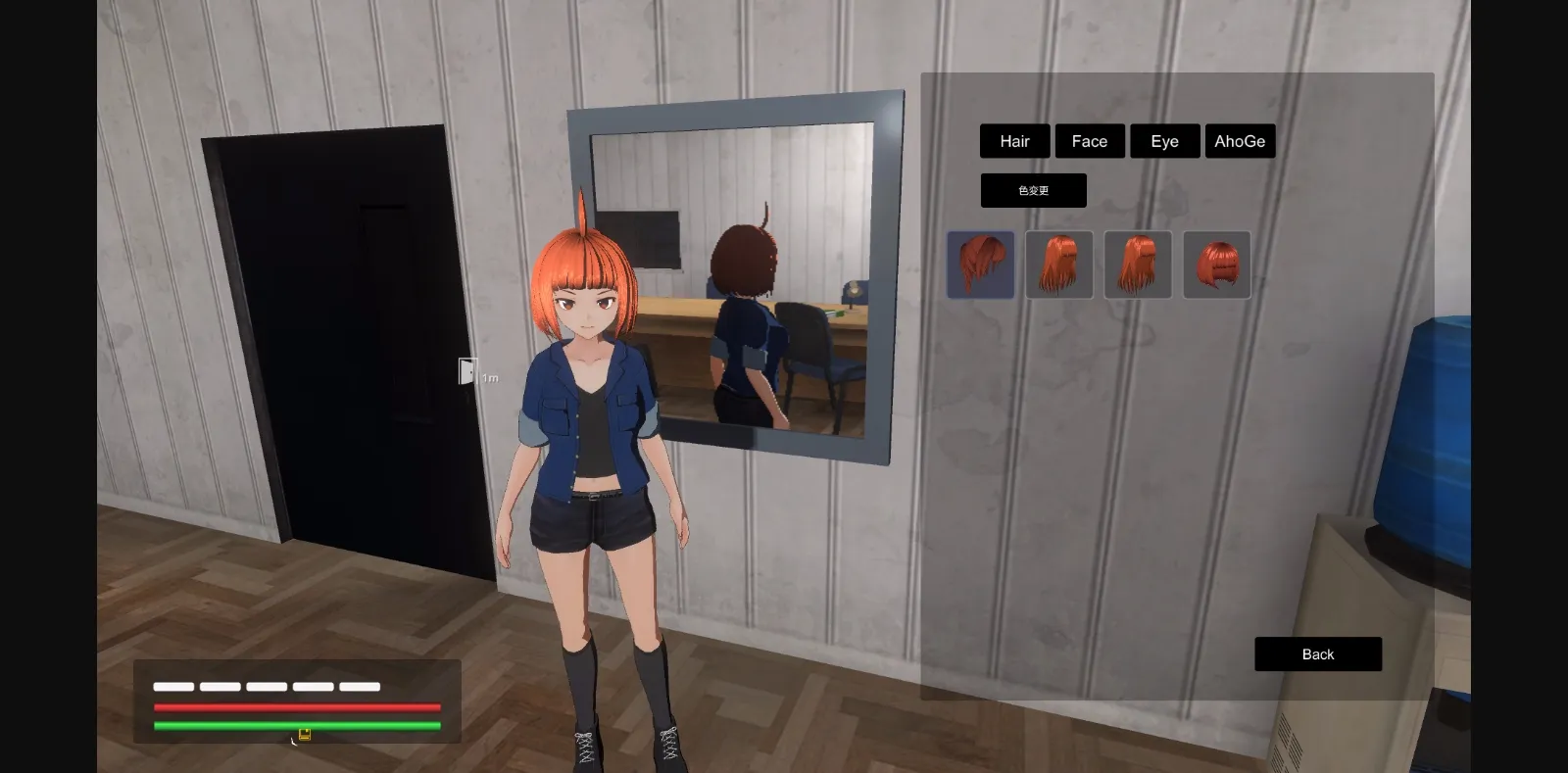This screenshot has height=773, width=1568.
Task: Select the AhoGe tab
Action: tap(1240, 141)
